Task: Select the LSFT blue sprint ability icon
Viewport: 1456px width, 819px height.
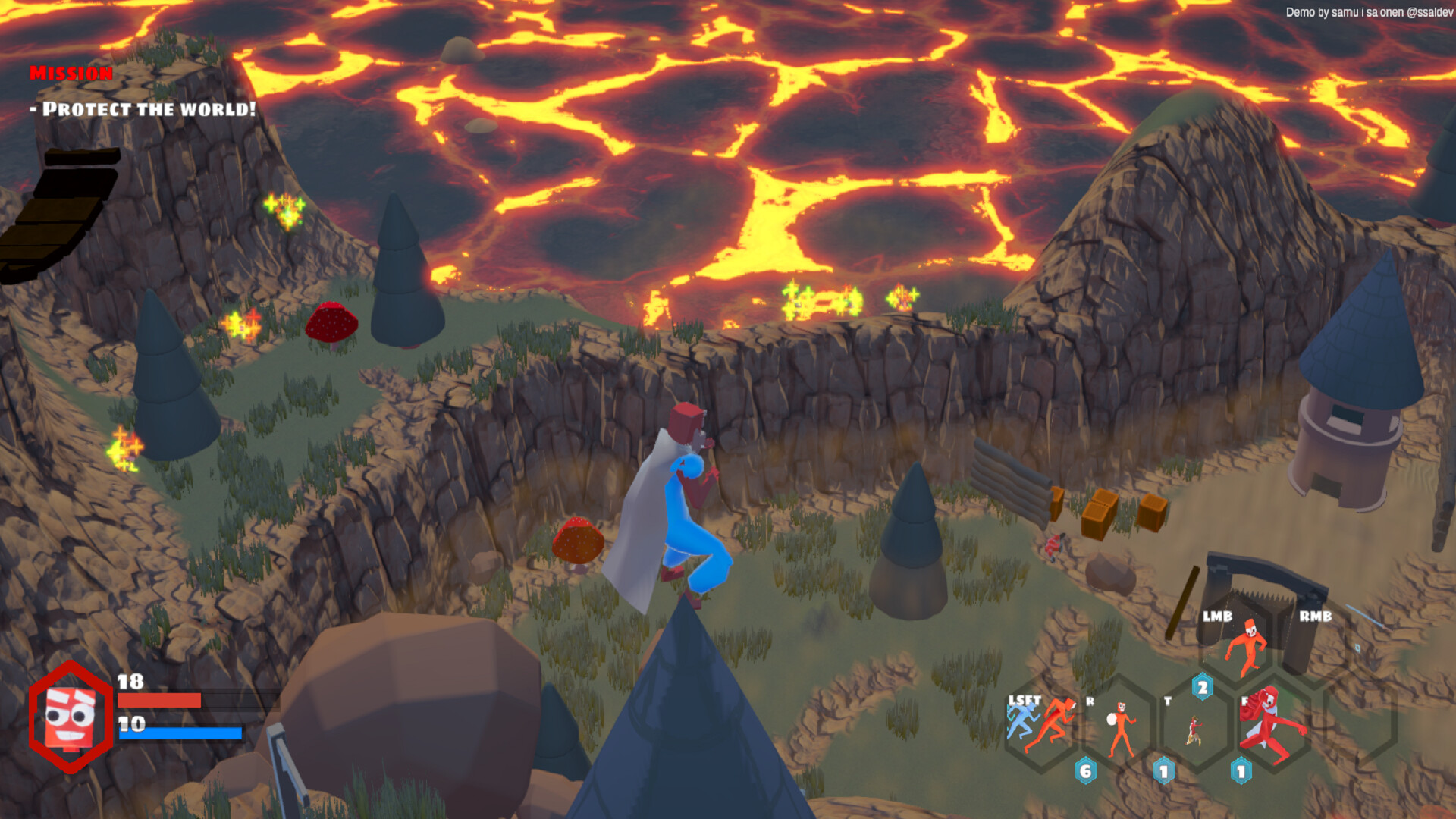Action: [x=1022, y=719]
